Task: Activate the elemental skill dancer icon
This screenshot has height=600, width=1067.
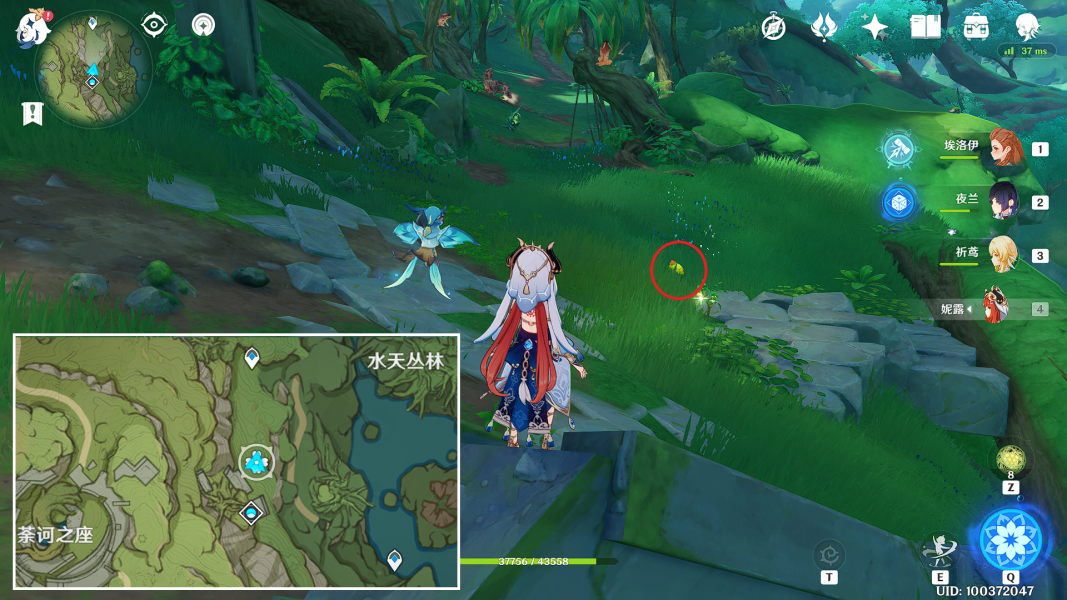Action: pyautogui.click(x=940, y=549)
